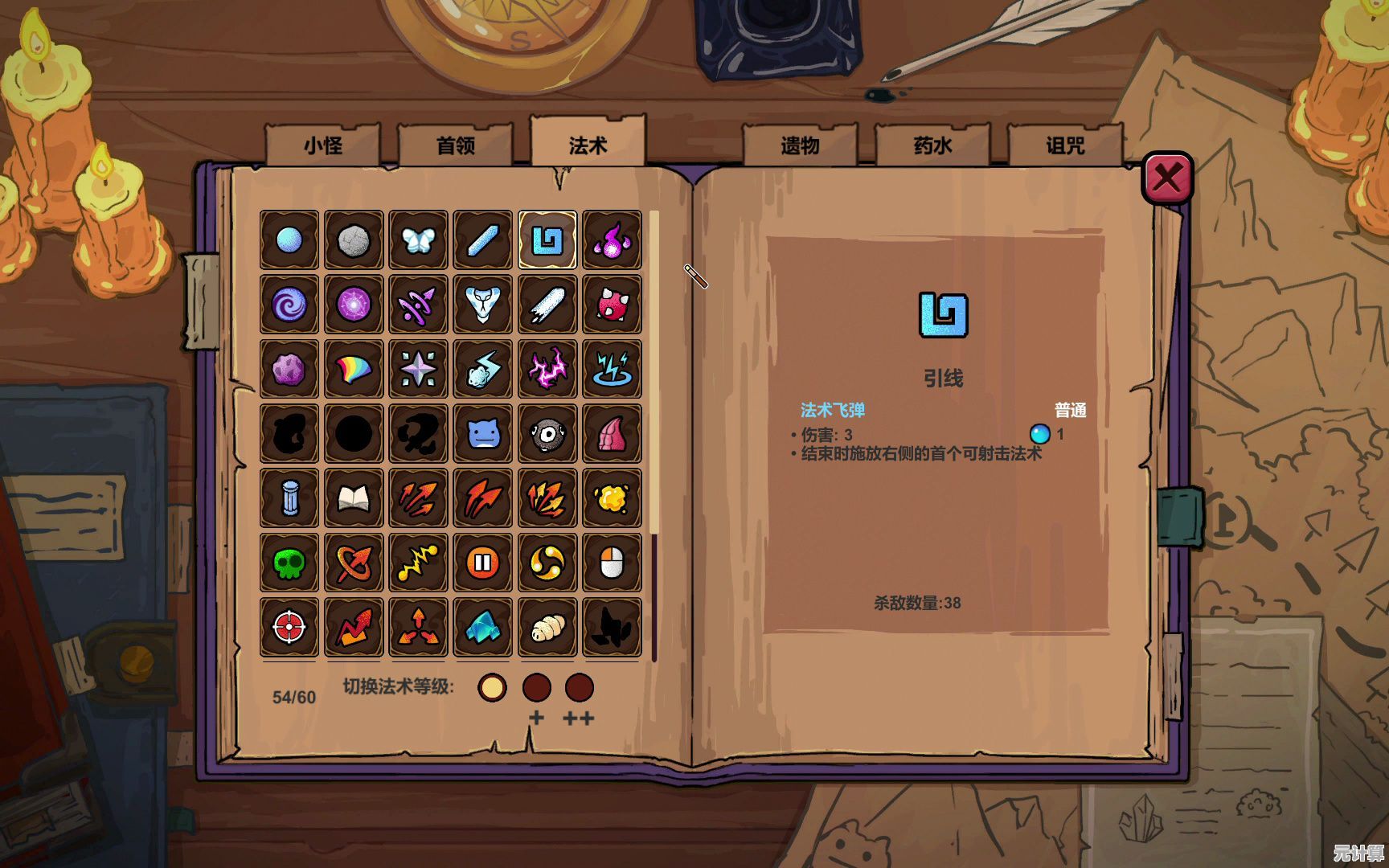The height and width of the screenshot is (868, 1389).
Task: Close the spellbook with the red X
Action: click(1167, 178)
